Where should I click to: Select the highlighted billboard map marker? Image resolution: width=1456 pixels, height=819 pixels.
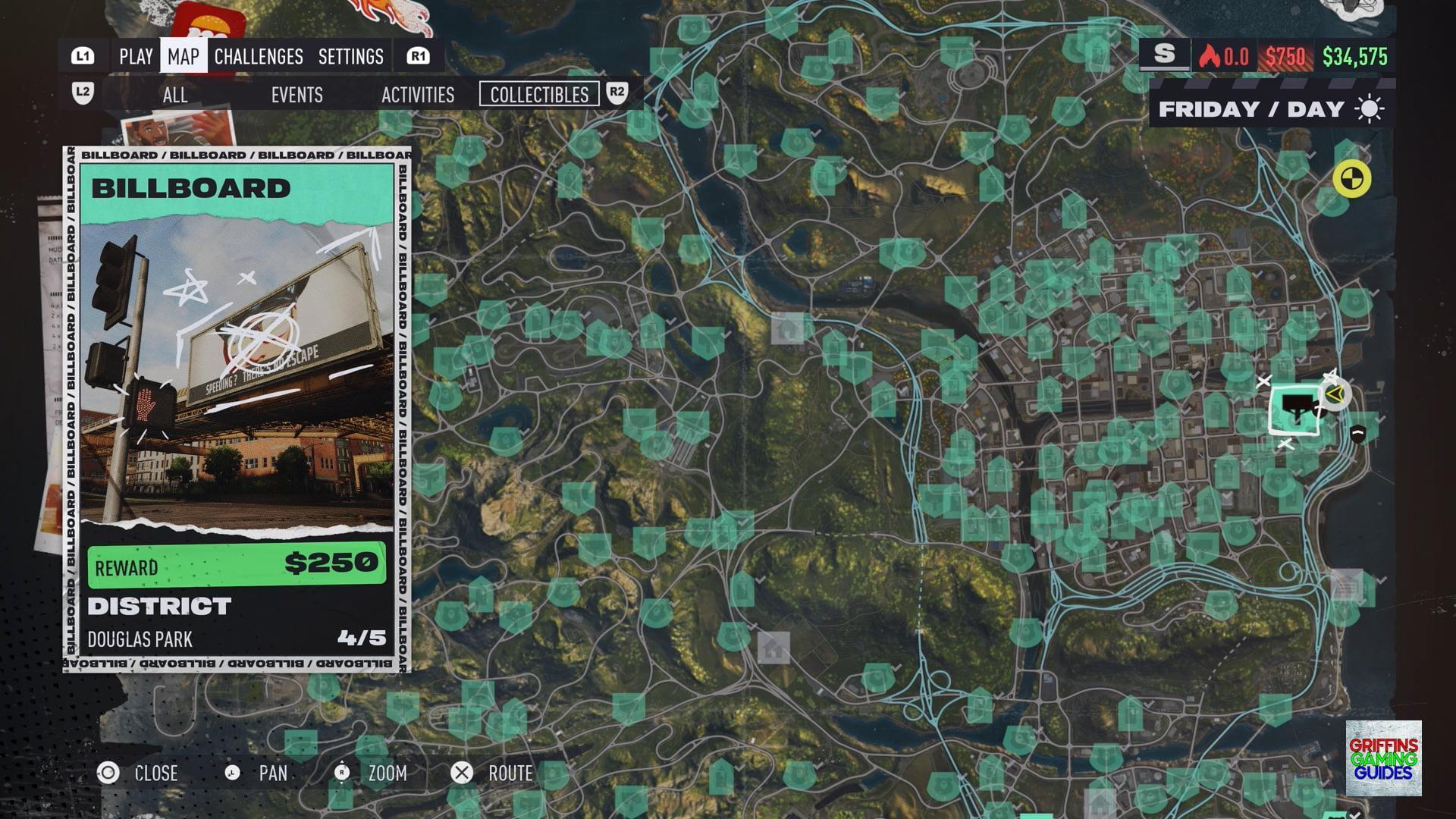(x=1295, y=409)
